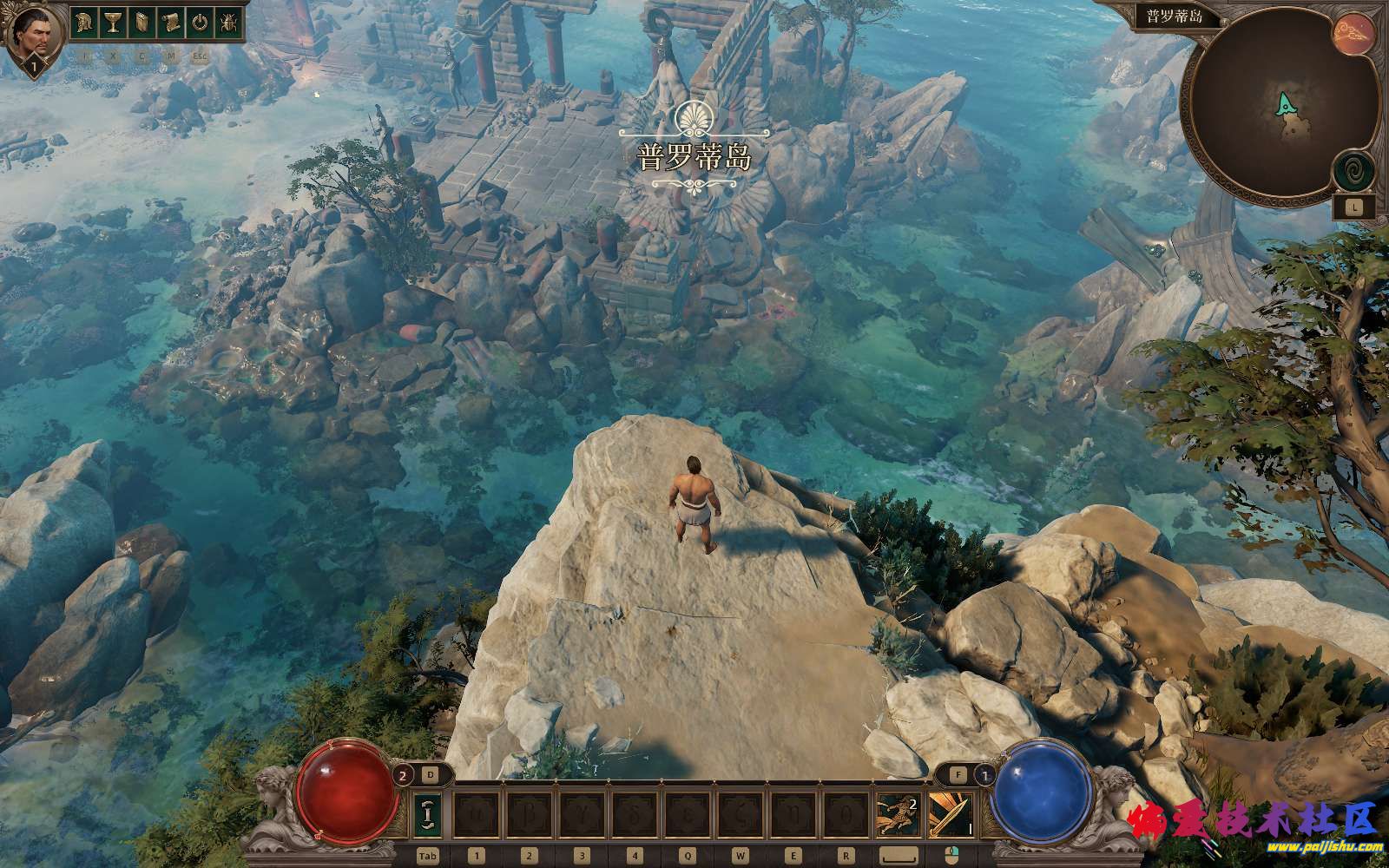
Task: Open the helmet character menu icon
Action: [x=84, y=23]
